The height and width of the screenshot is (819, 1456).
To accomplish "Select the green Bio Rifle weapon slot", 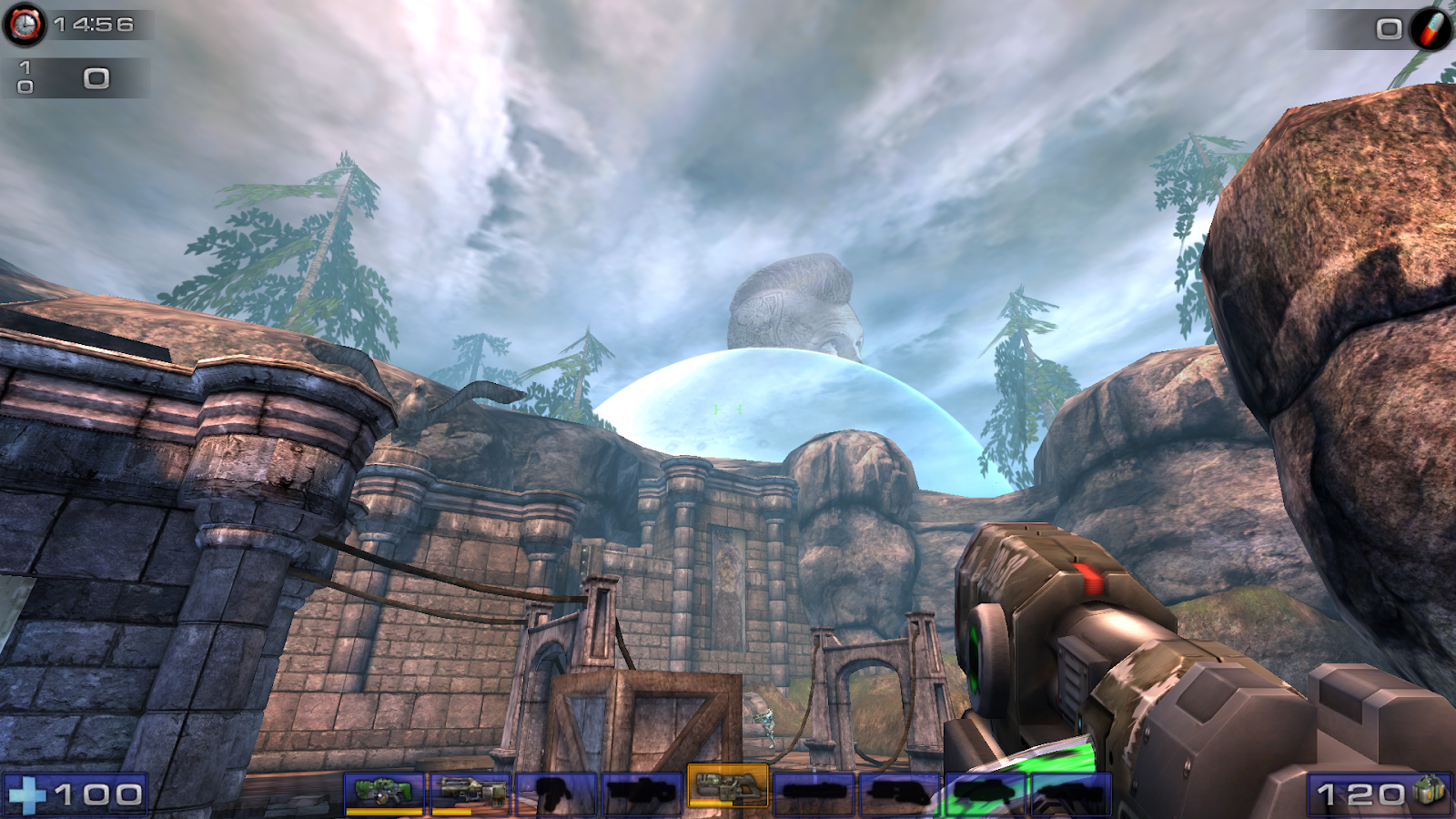I will tap(382, 790).
